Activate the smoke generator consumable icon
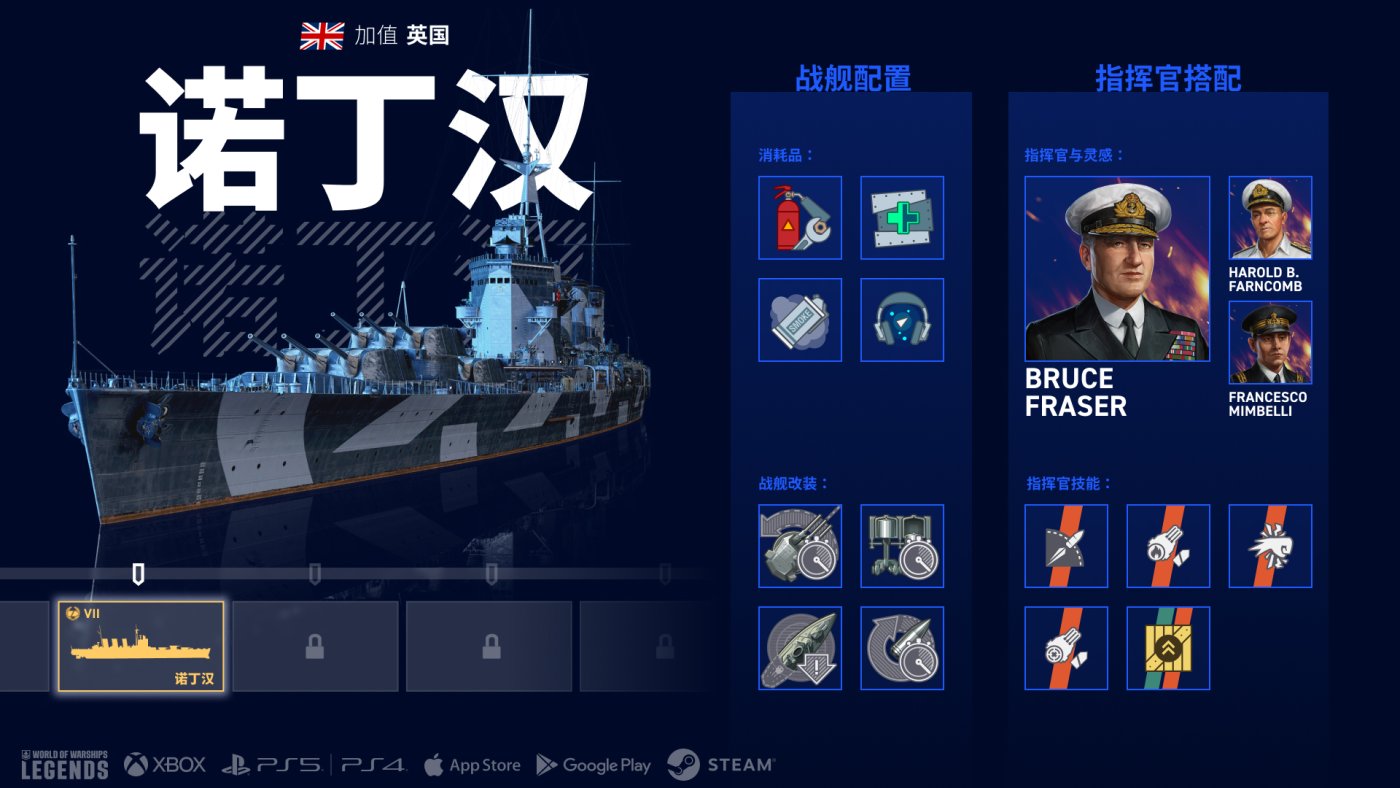 [x=800, y=320]
